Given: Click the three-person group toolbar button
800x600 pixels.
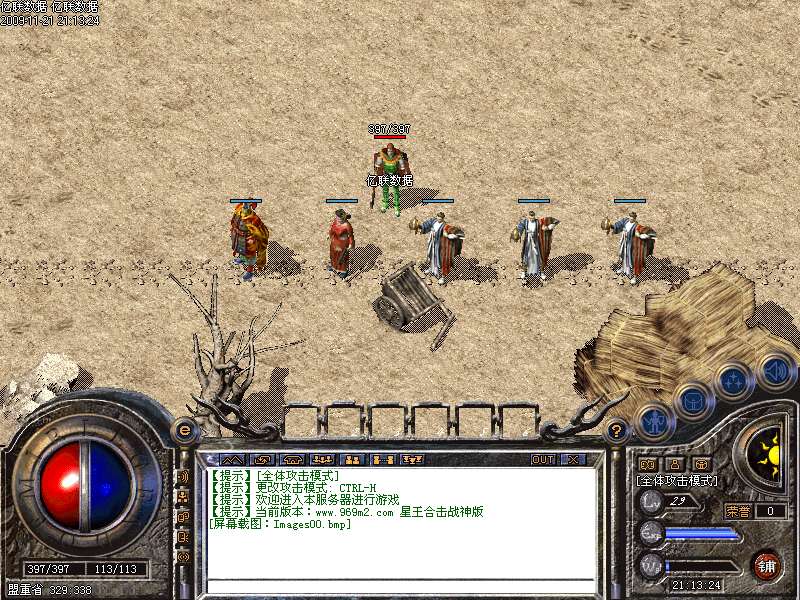Looking at the screenshot, I should pyautogui.click(x=321, y=460).
